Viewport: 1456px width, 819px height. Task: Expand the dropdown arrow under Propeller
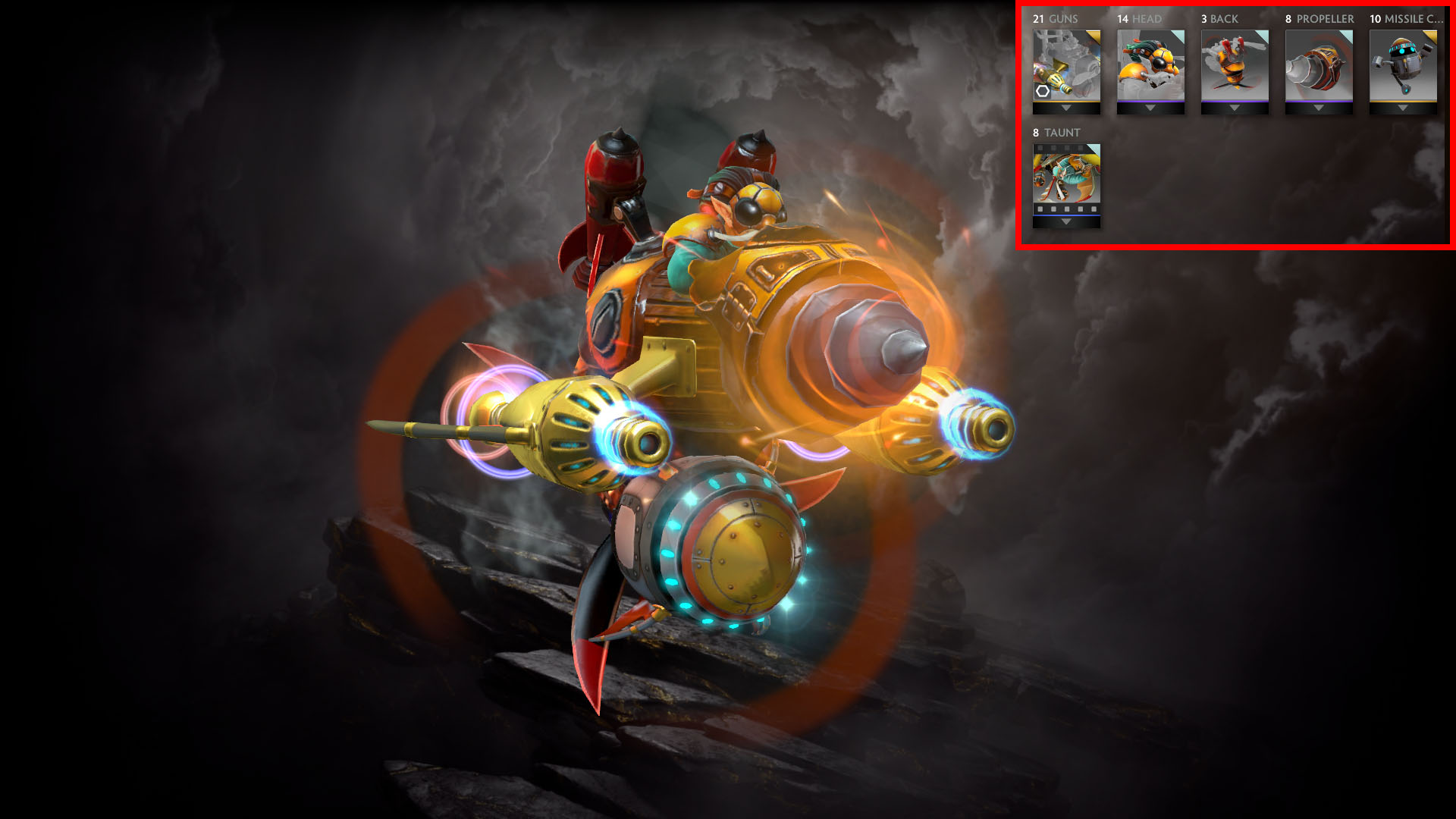[x=1319, y=108]
